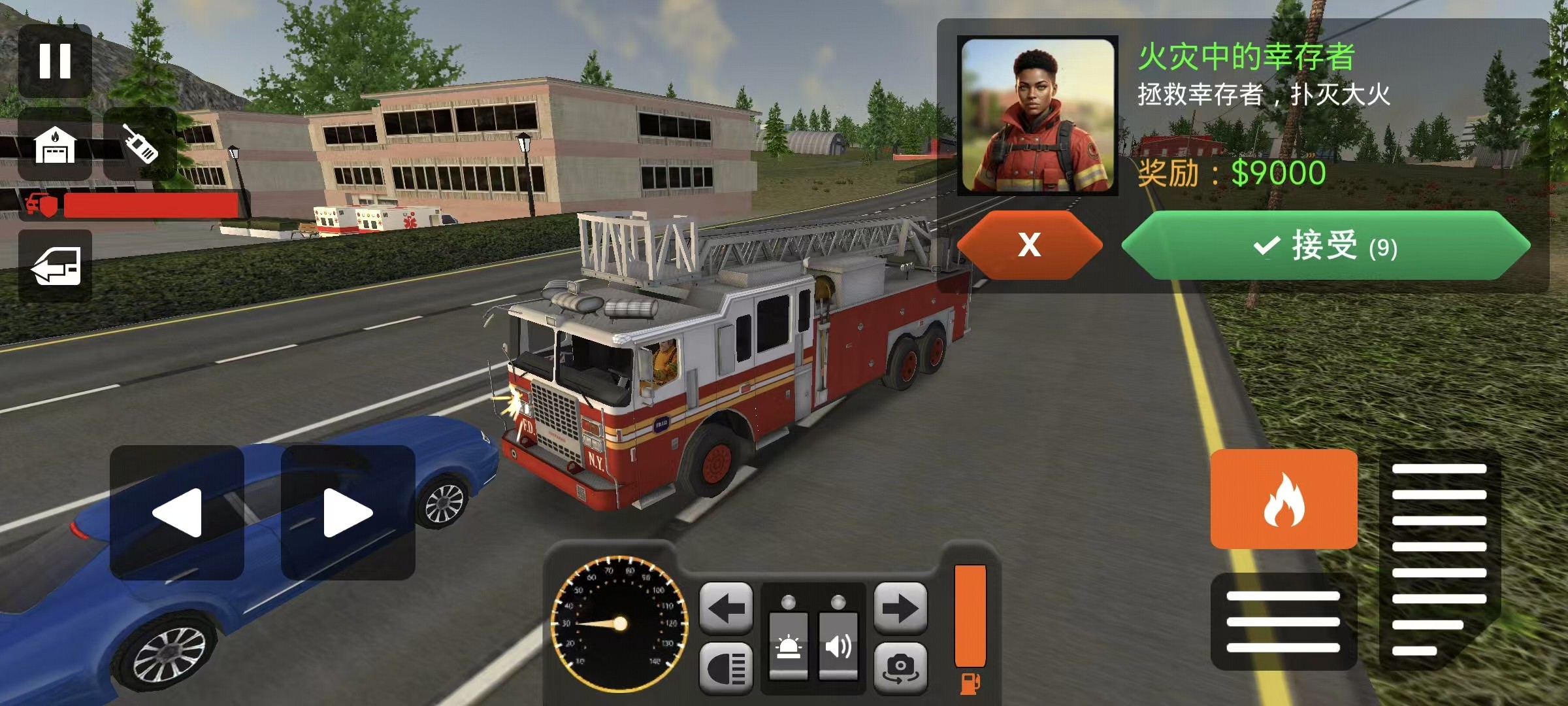Step on the tall accelerator pedal
The width and height of the screenshot is (1568, 706).
1439,559
